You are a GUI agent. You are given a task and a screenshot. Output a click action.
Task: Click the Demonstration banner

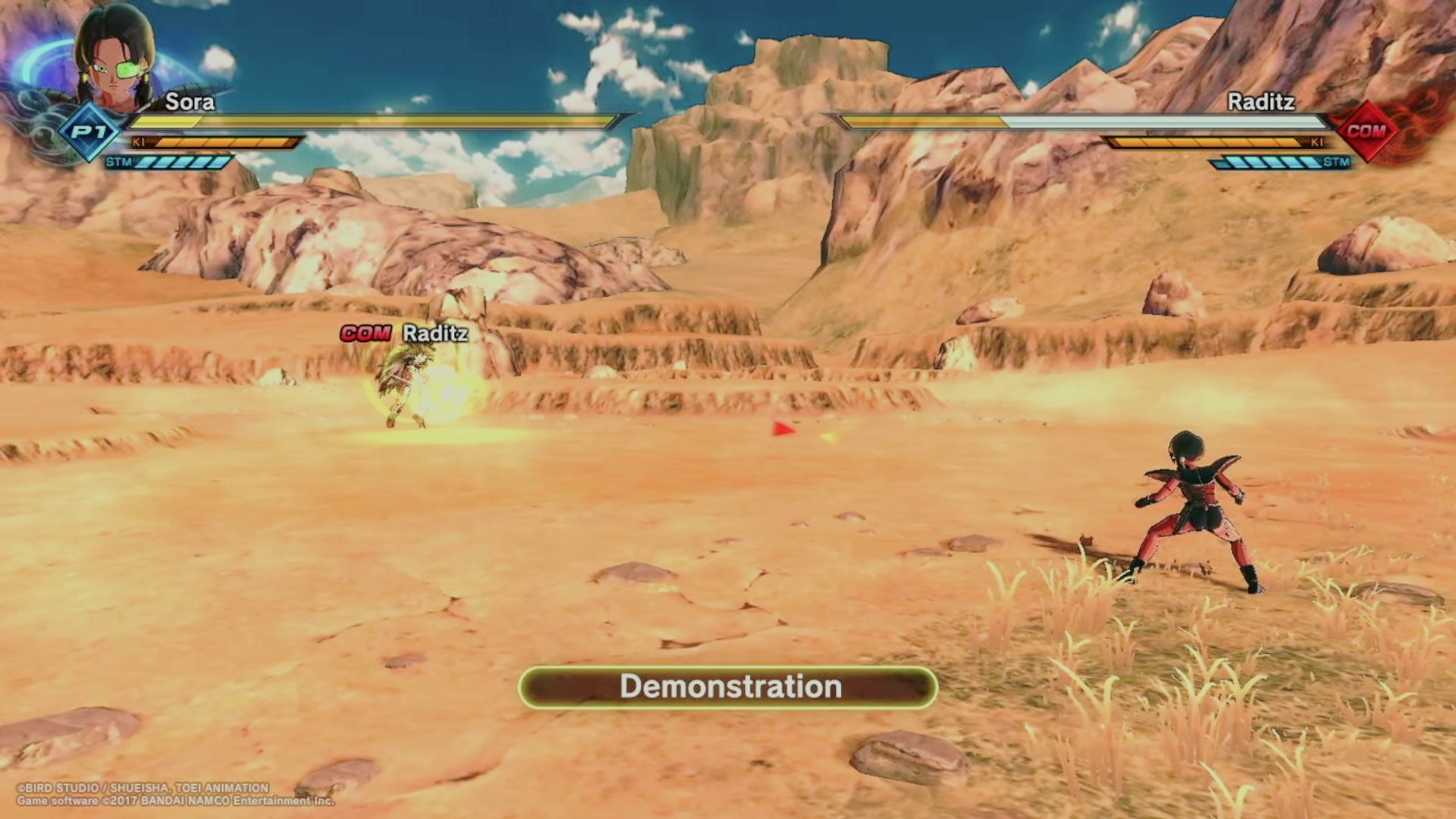point(728,687)
